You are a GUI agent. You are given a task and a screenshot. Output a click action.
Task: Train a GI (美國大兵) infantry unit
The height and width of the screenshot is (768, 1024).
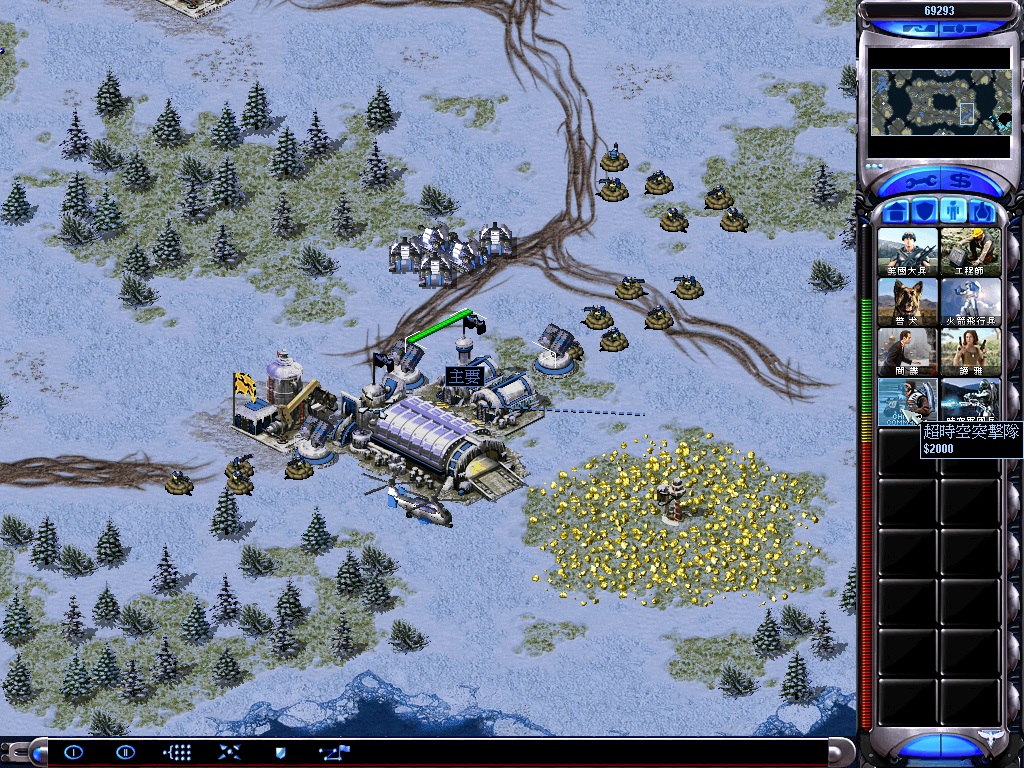pyautogui.click(x=908, y=251)
